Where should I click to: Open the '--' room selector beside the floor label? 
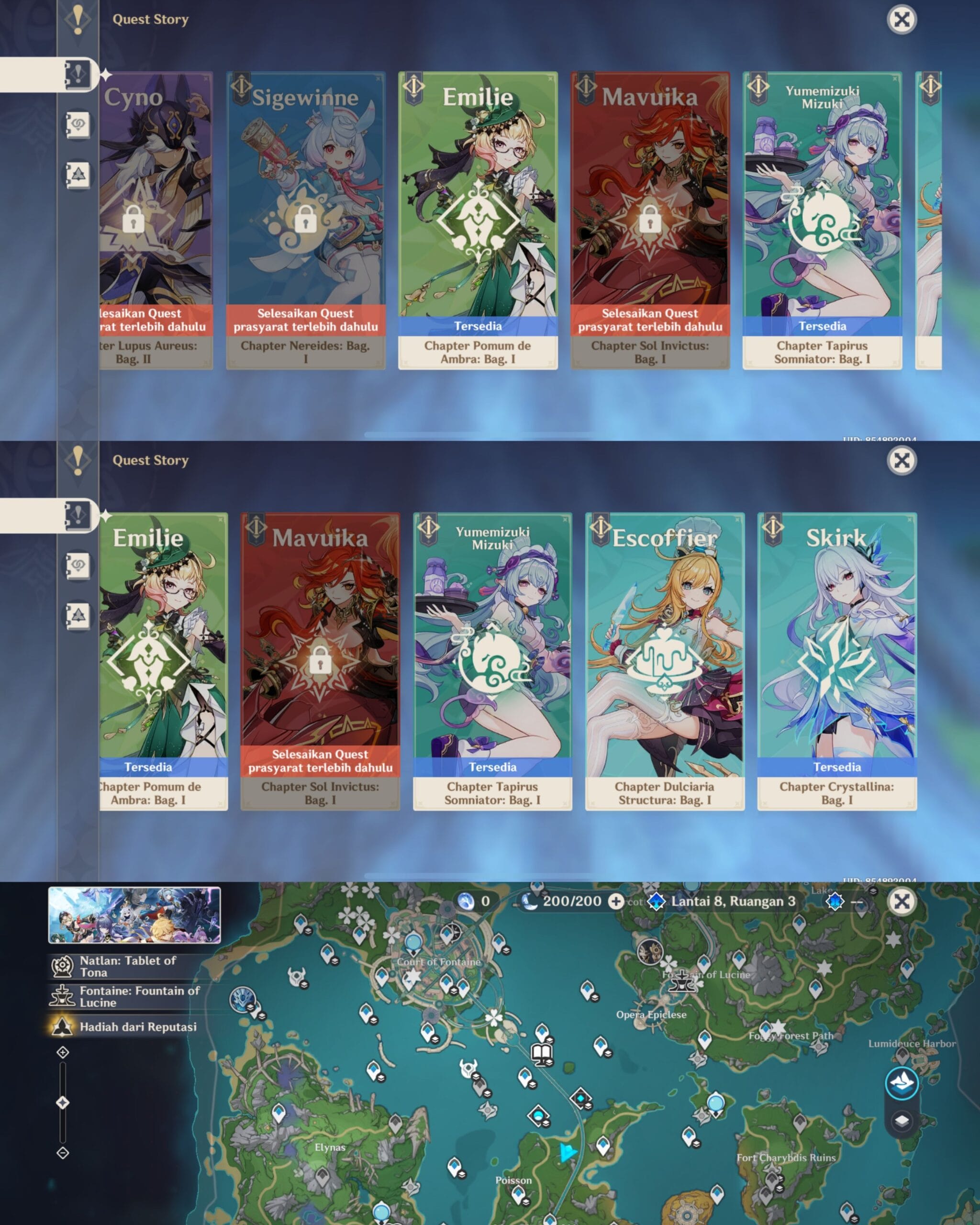pos(856,902)
